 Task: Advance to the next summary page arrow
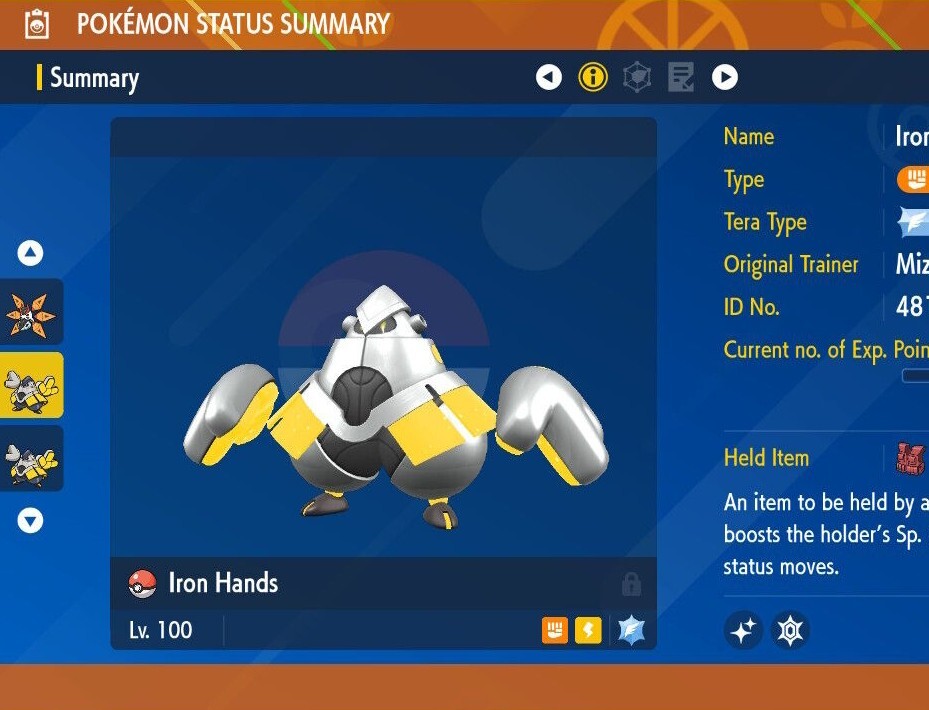click(x=725, y=77)
